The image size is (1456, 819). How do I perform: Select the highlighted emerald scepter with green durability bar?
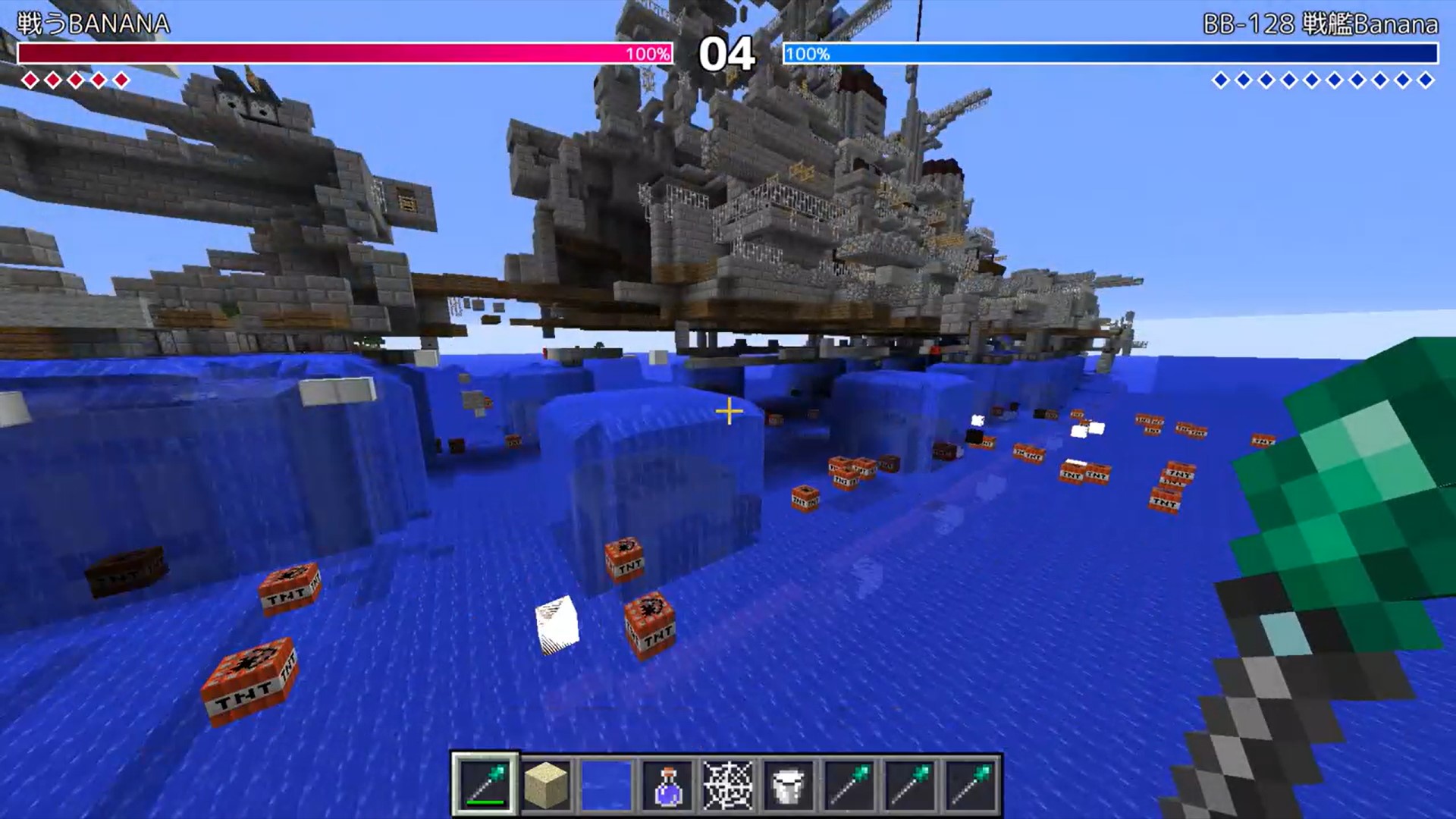[485, 785]
